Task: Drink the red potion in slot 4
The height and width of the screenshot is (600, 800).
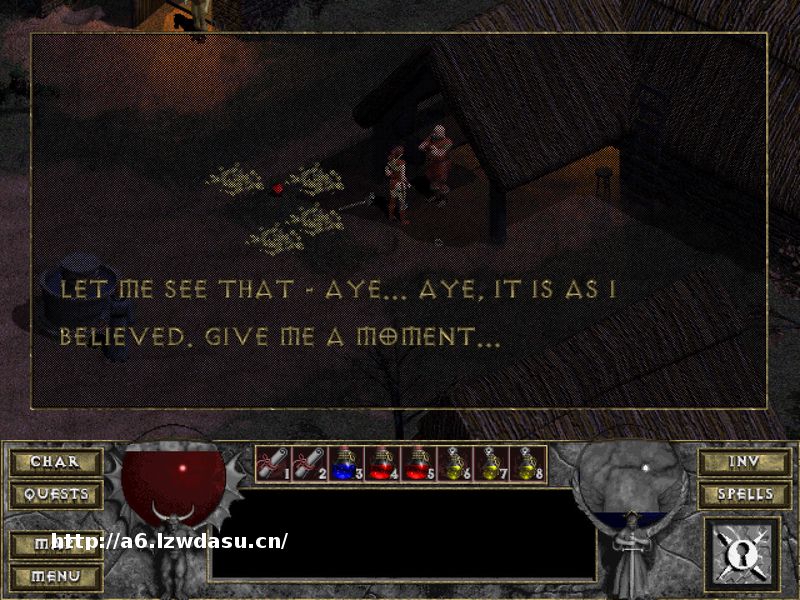Action: click(x=380, y=464)
